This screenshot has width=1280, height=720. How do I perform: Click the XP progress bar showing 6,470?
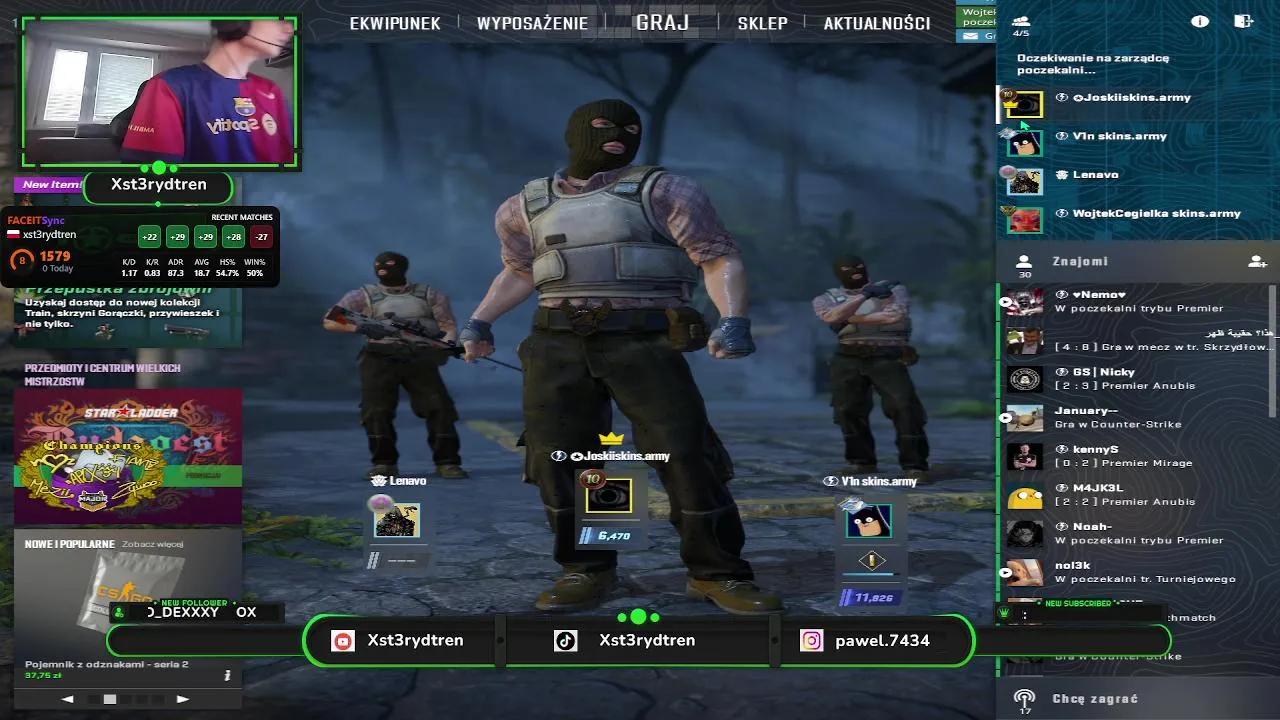[x=610, y=537]
